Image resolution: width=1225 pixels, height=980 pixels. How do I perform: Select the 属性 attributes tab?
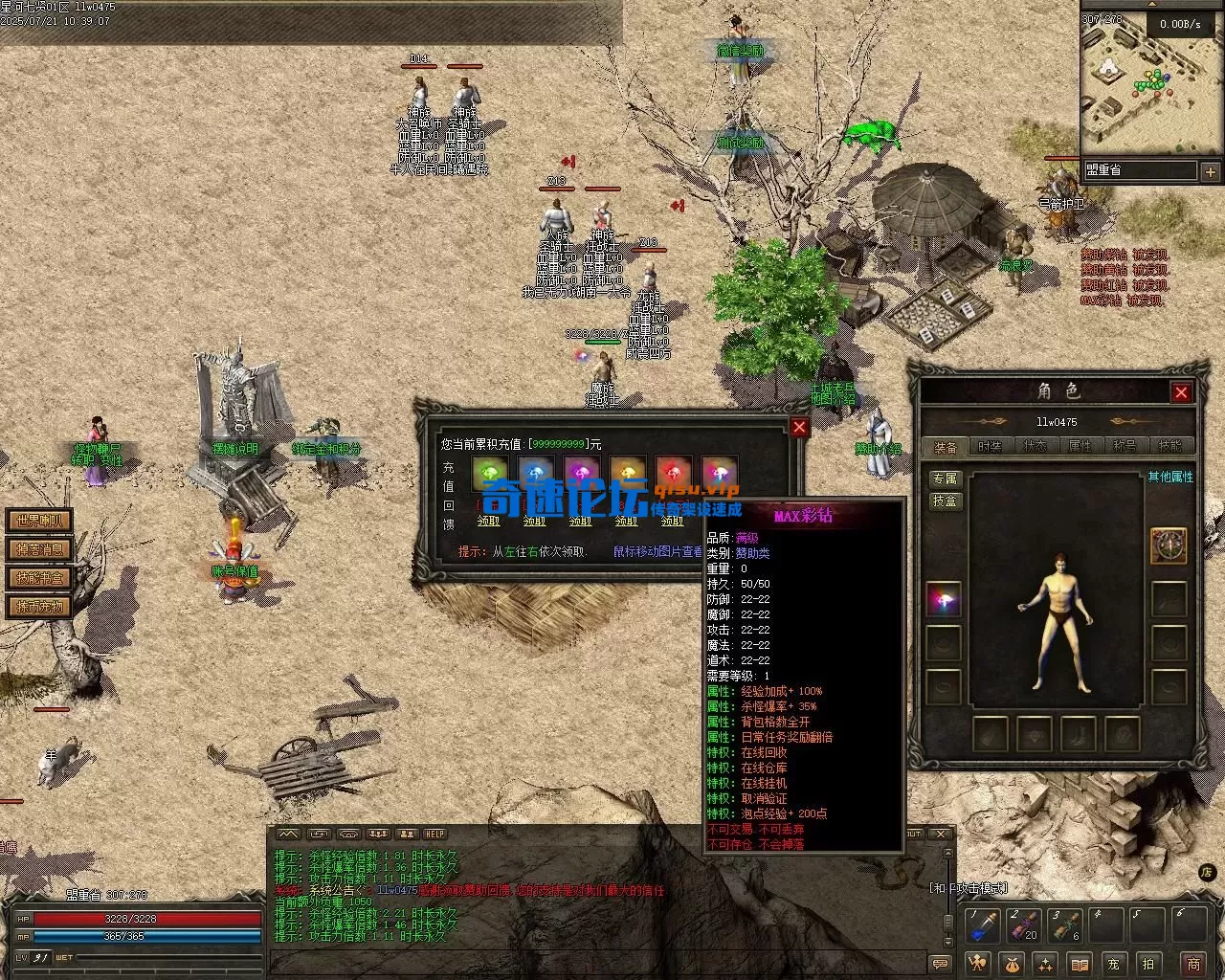1080,446
